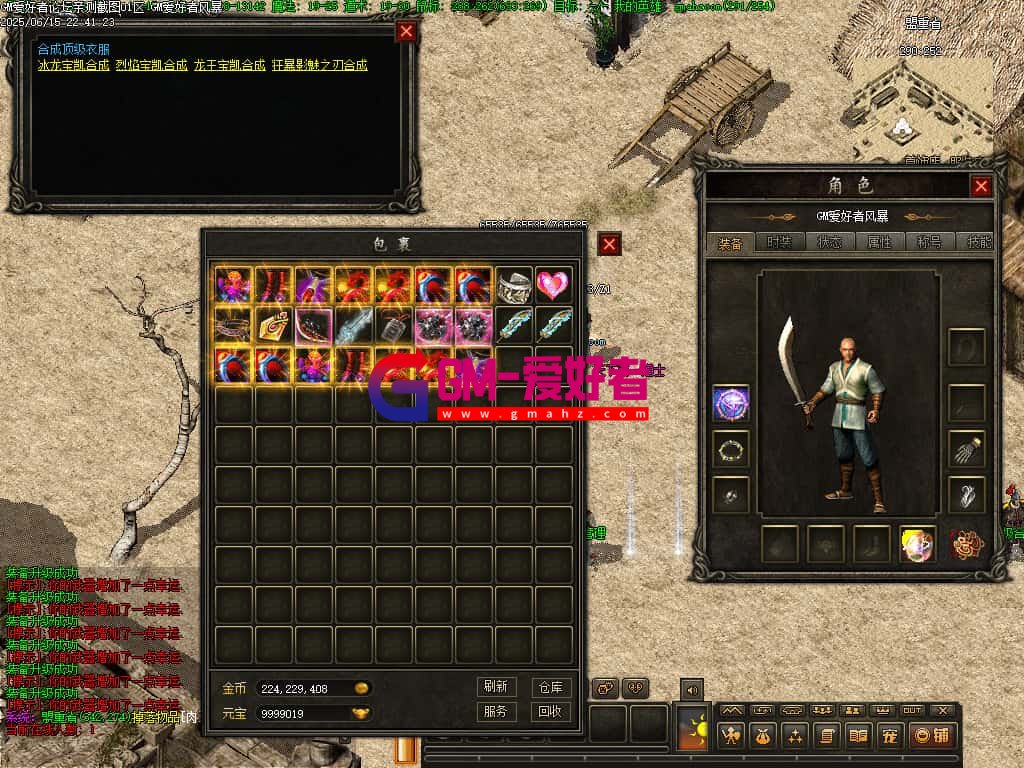Close the synthesis dialog window

click(406, 31)
